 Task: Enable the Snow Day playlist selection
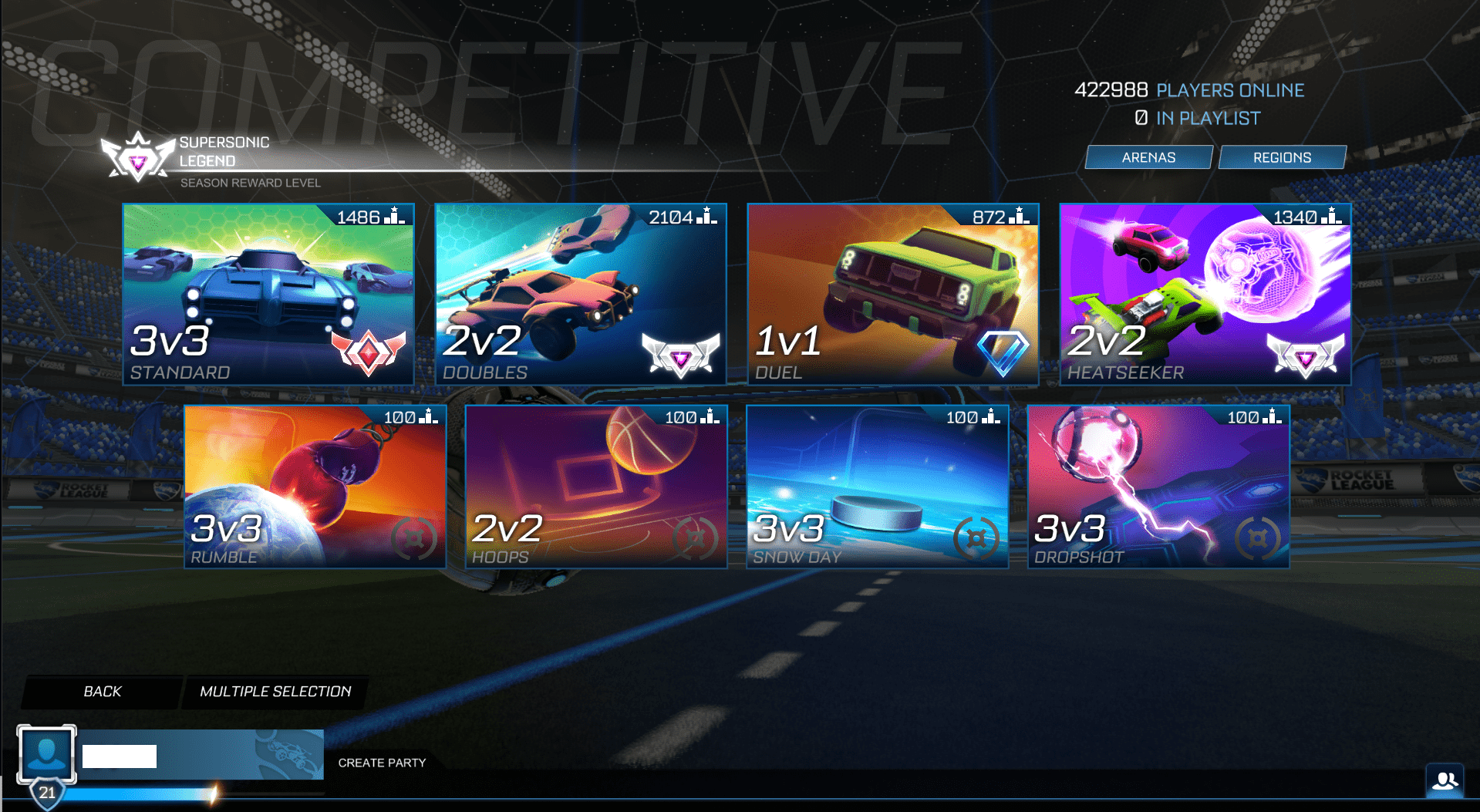pyautogui.click(x=878, y=486)
